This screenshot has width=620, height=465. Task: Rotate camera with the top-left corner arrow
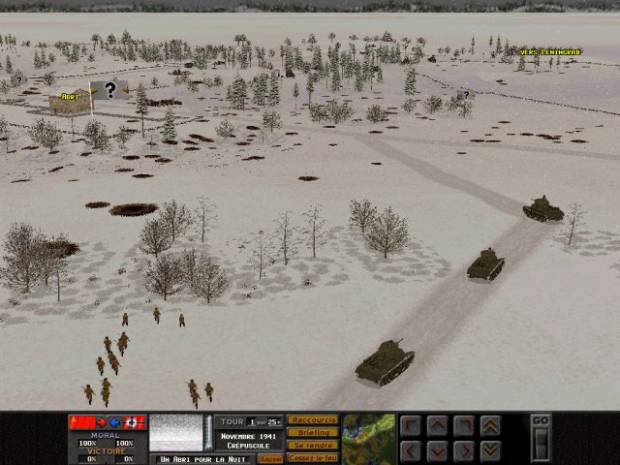tap(411, 425)
